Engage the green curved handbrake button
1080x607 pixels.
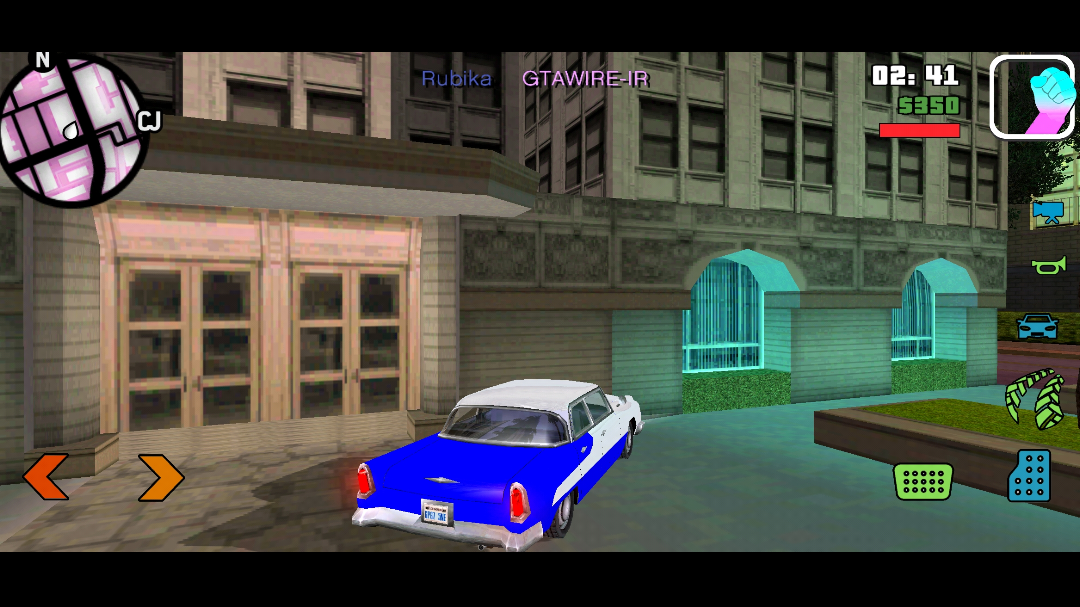tap(1033, 399)
